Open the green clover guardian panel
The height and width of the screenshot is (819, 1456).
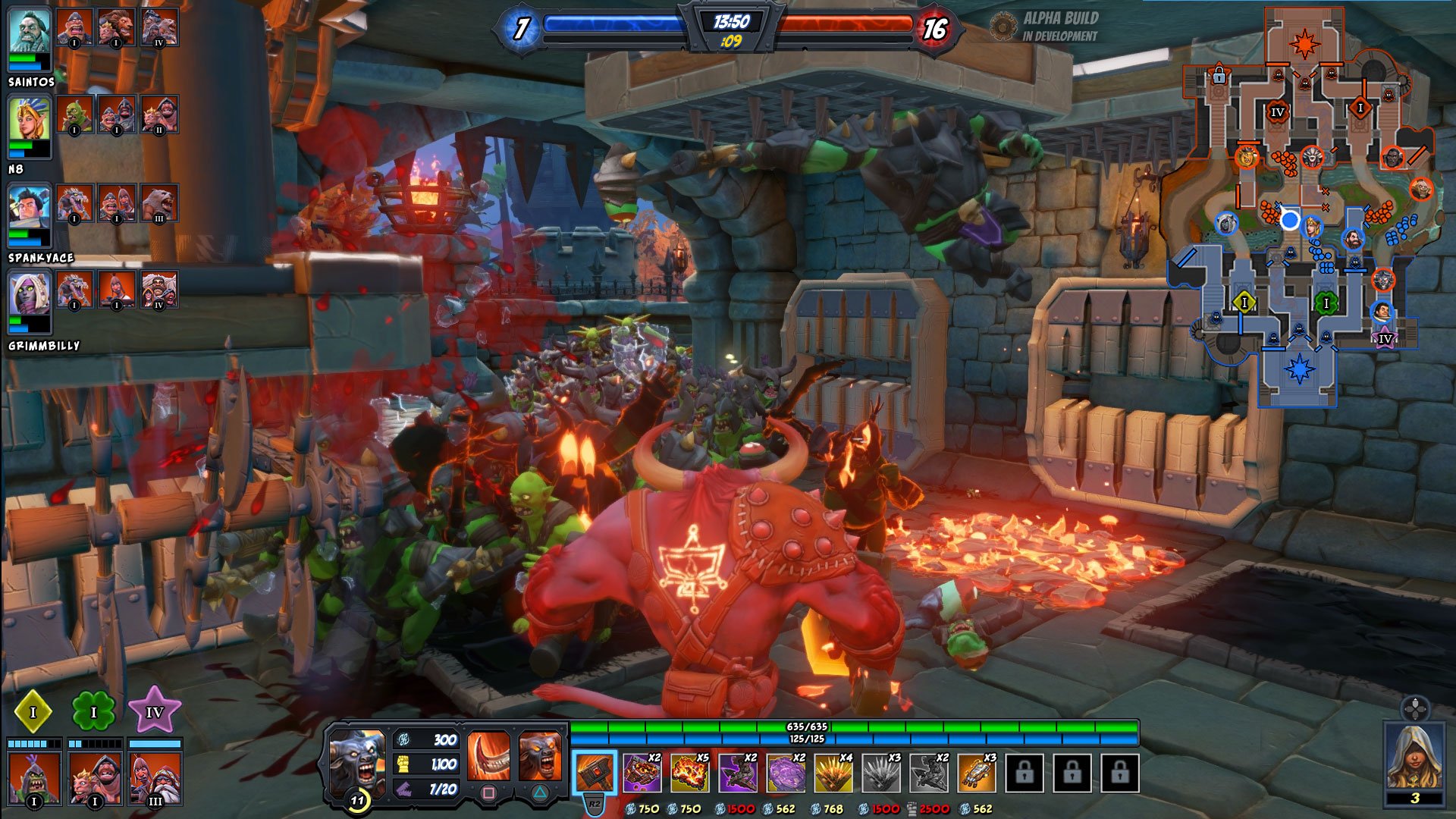(93, 713)
